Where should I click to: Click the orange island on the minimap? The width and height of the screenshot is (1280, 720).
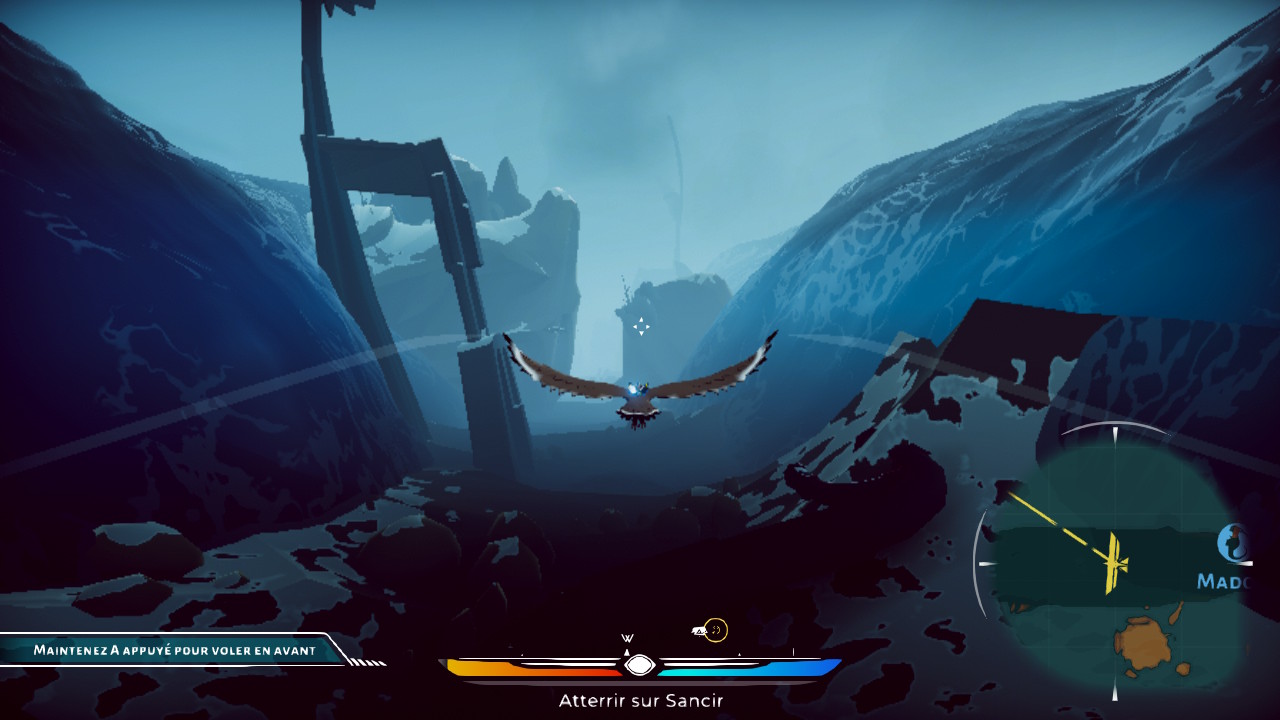pyautogui.click(x=1144, y=646)
